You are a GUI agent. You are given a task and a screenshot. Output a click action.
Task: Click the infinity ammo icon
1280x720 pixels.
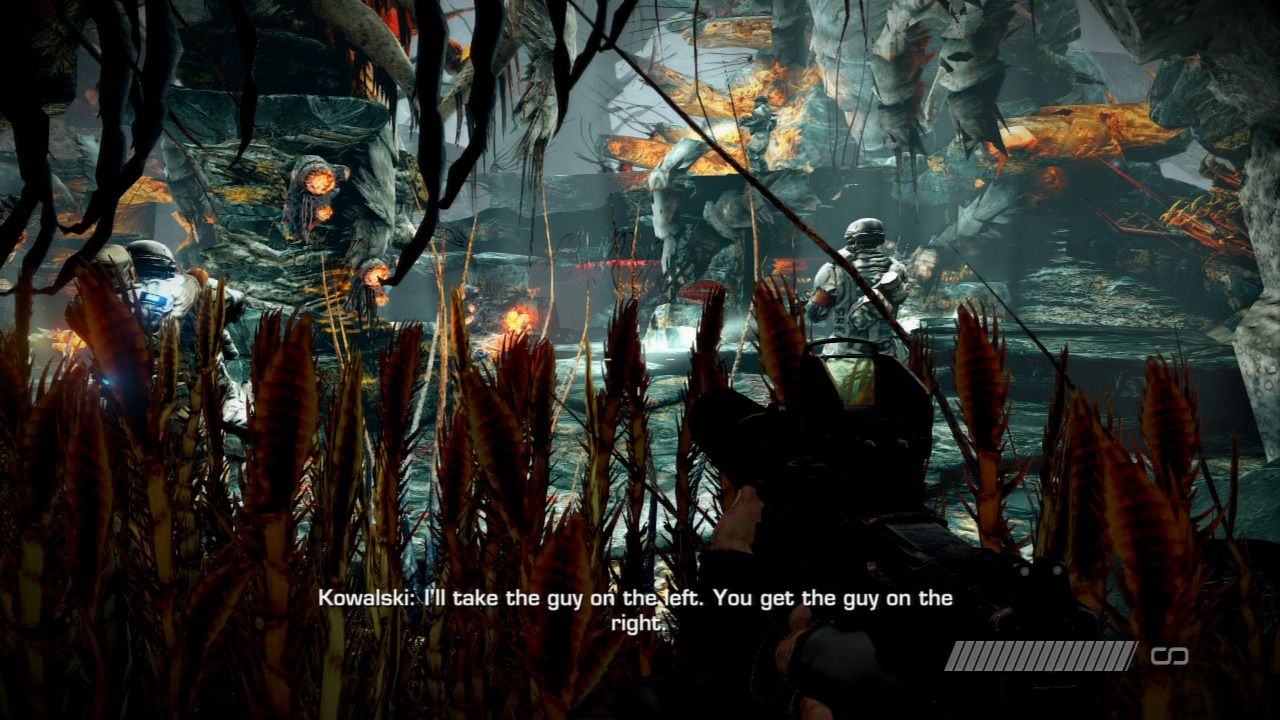pos(1168,657)
